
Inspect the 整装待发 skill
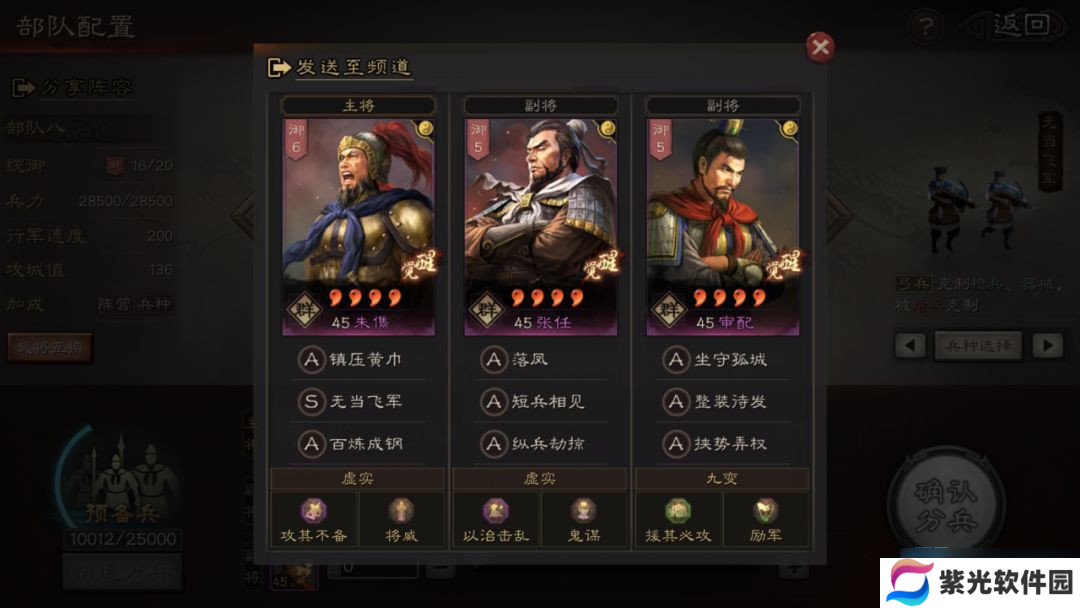pyautogui.click(x=716, y=401)
